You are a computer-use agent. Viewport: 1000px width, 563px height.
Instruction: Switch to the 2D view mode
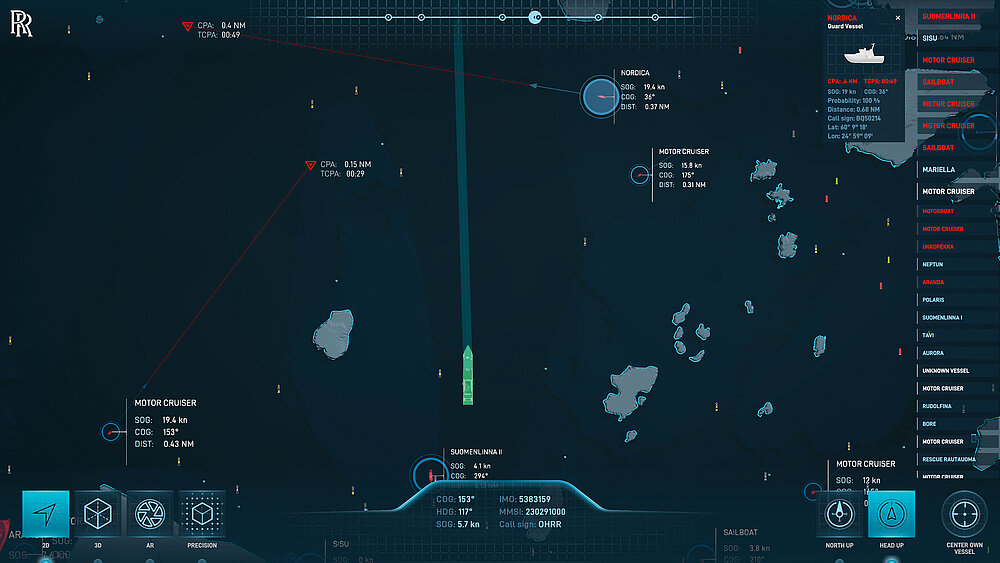pyautogui.click(x=45, y=514)
